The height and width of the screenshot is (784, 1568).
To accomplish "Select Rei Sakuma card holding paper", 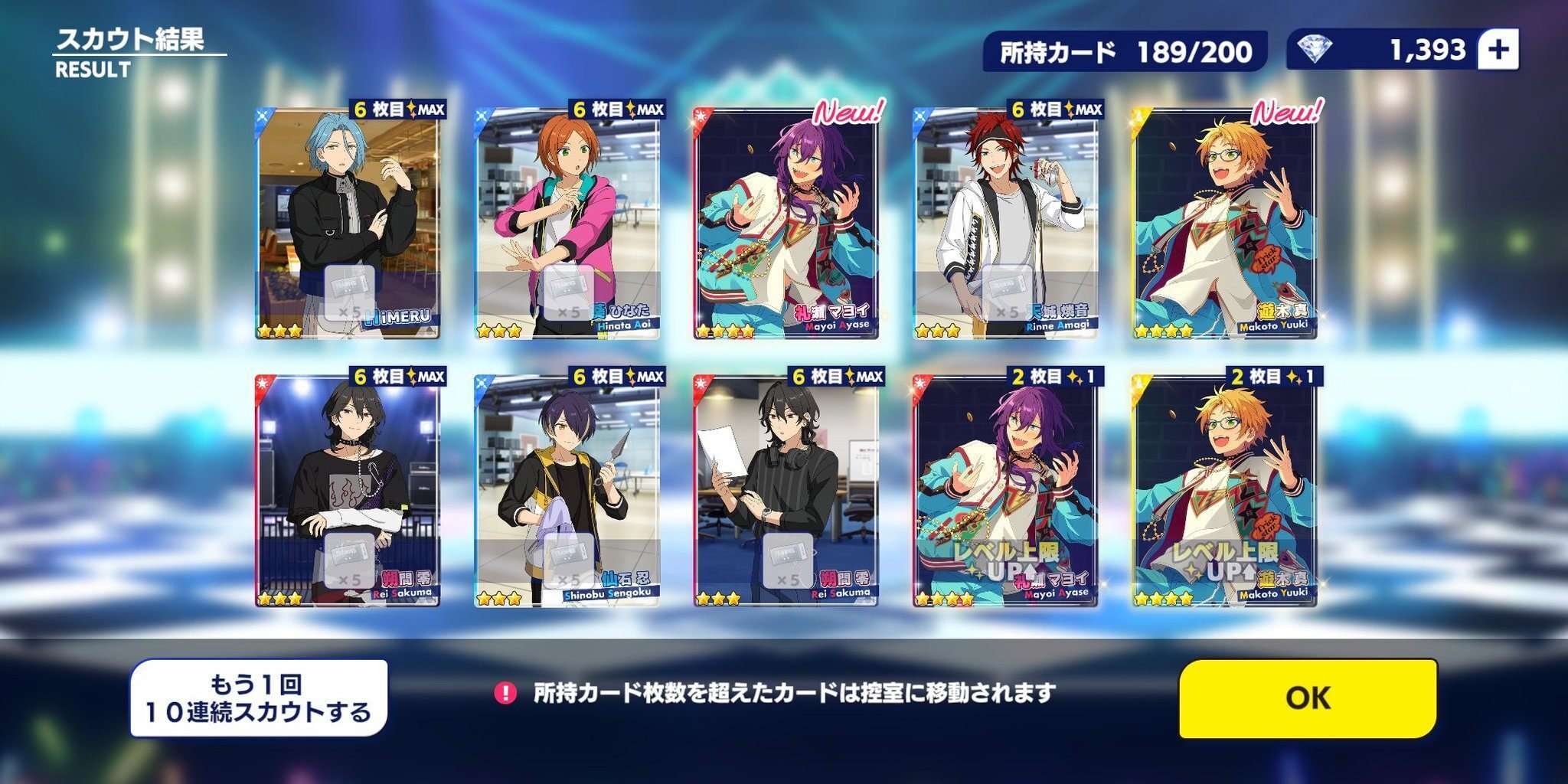I will tap(786, 490).
